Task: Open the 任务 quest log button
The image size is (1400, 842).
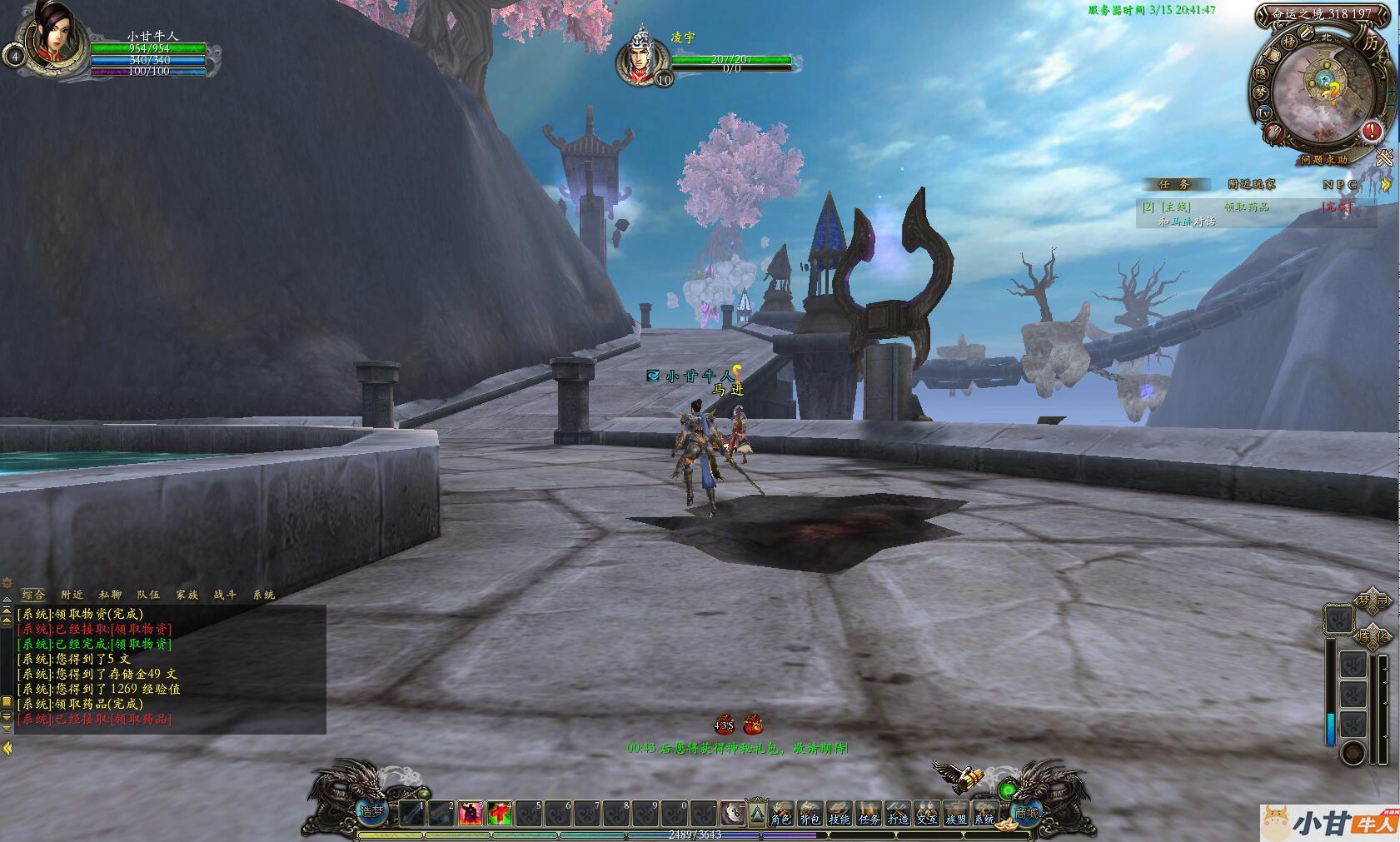Action: click(x=869, y=812)
